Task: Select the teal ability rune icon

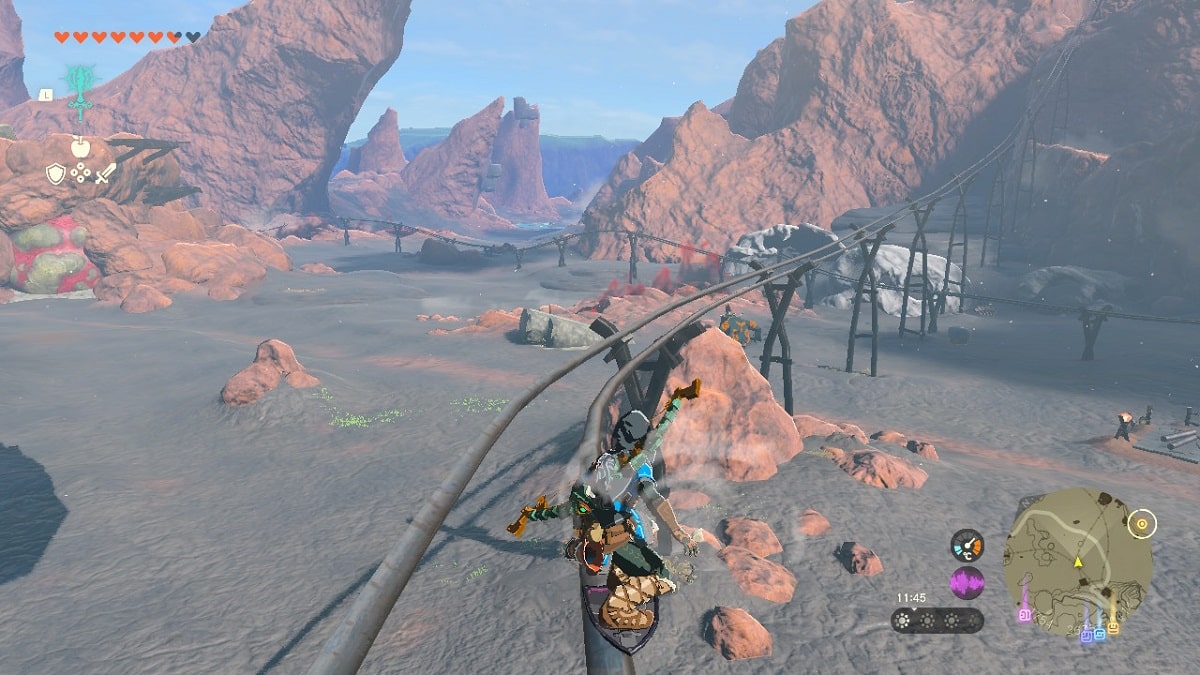Action: pos(79,85)
